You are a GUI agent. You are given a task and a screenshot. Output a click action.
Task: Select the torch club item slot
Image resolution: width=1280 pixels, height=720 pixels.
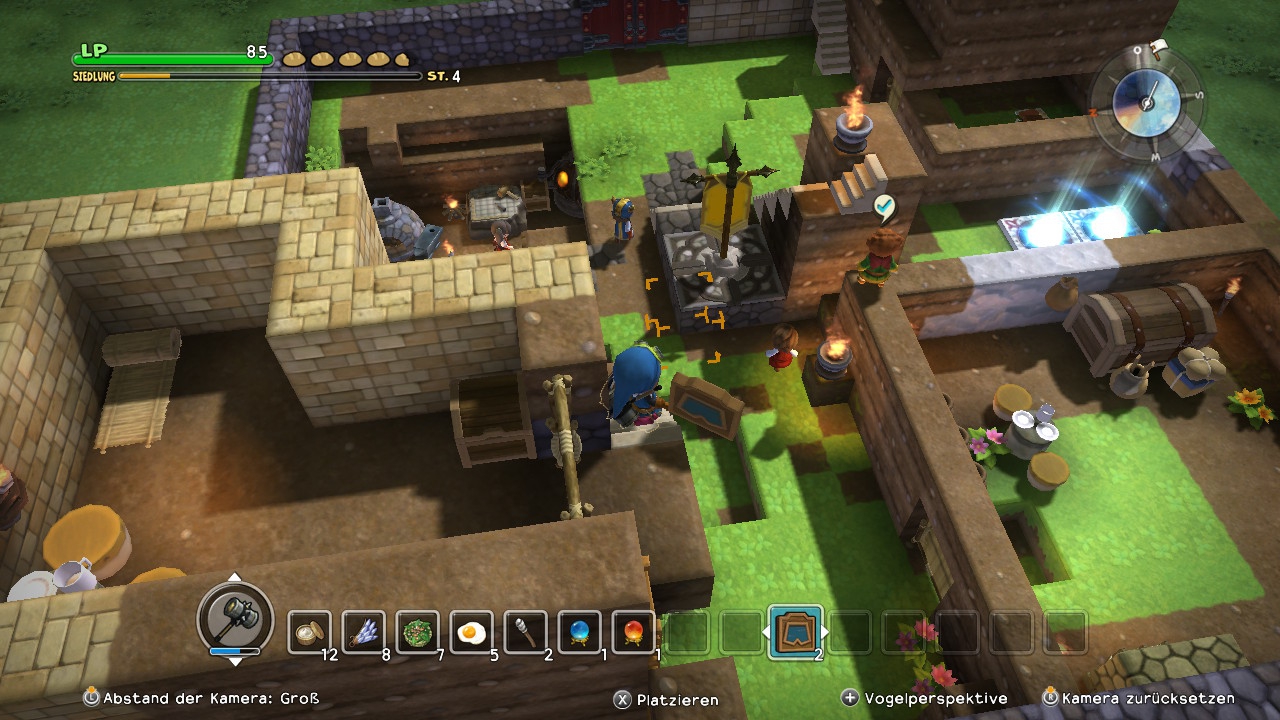pos(525,632)
